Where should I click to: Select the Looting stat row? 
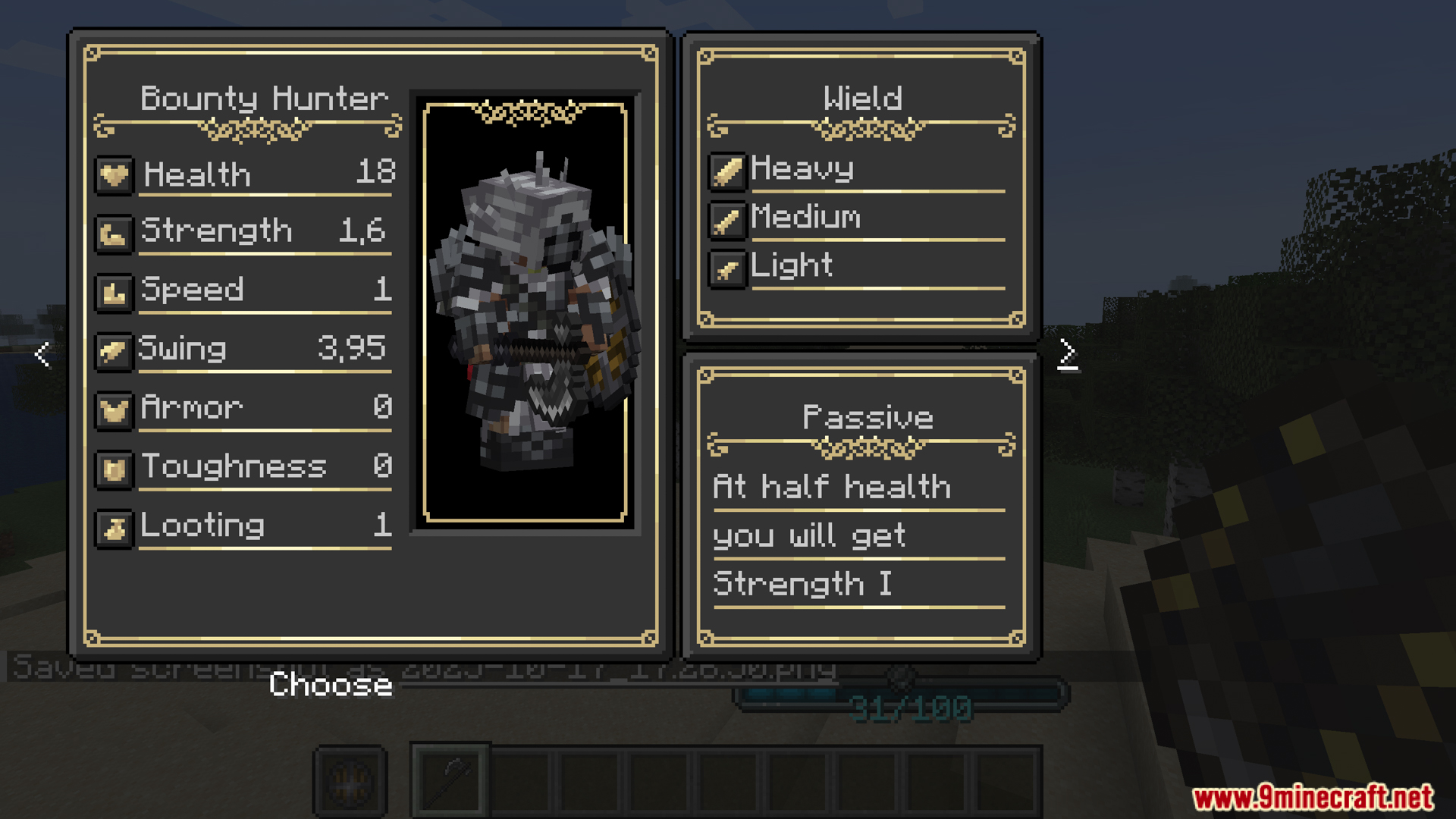(244, 526)
